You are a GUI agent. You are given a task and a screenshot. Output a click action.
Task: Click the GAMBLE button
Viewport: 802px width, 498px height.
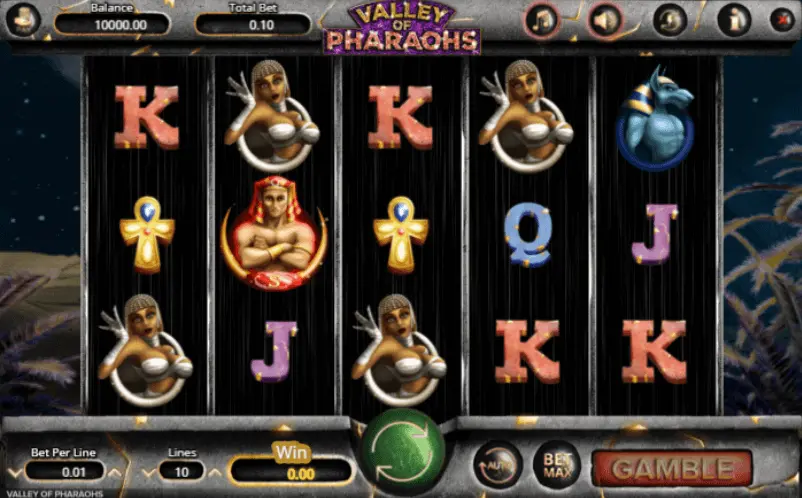pyautogui.click(x=671, y=468)
